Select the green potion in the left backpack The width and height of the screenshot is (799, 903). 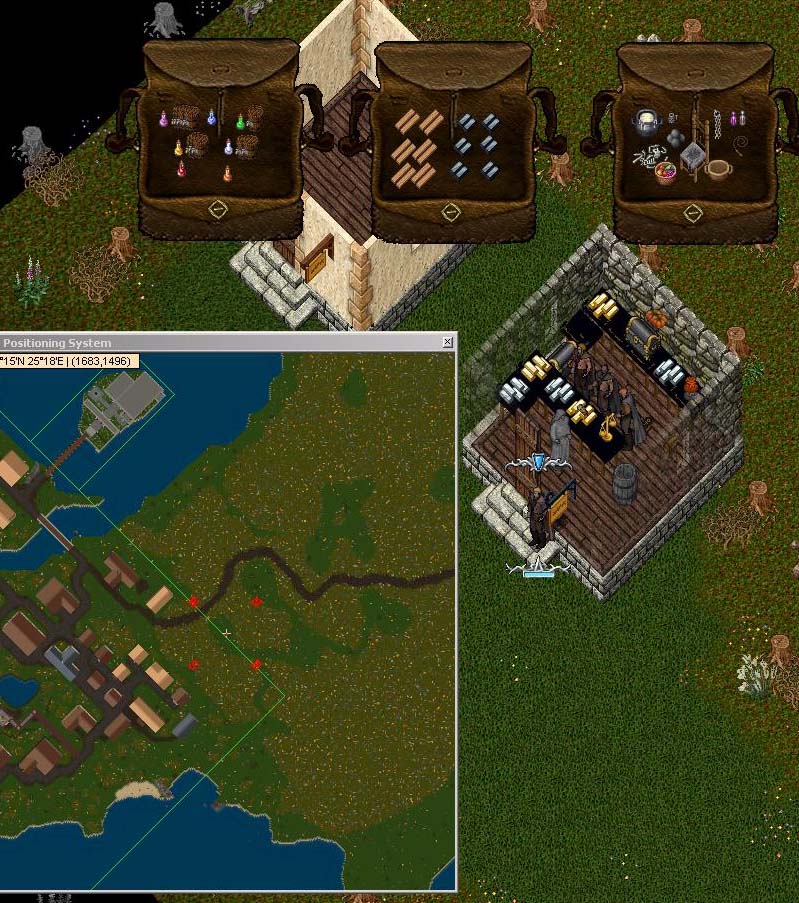coord(240,122)
